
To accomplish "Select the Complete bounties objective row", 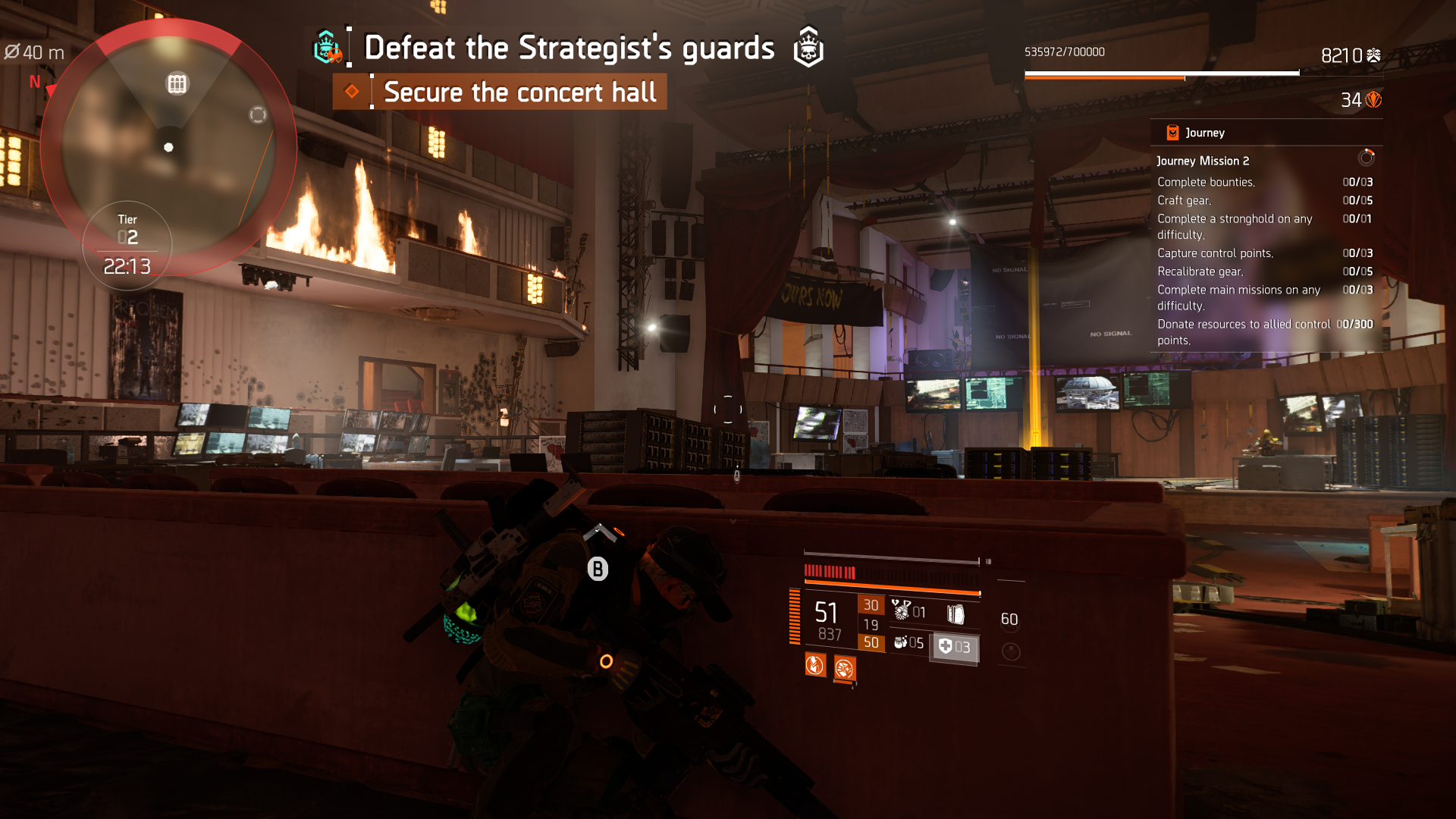I will click(1206, 182).
